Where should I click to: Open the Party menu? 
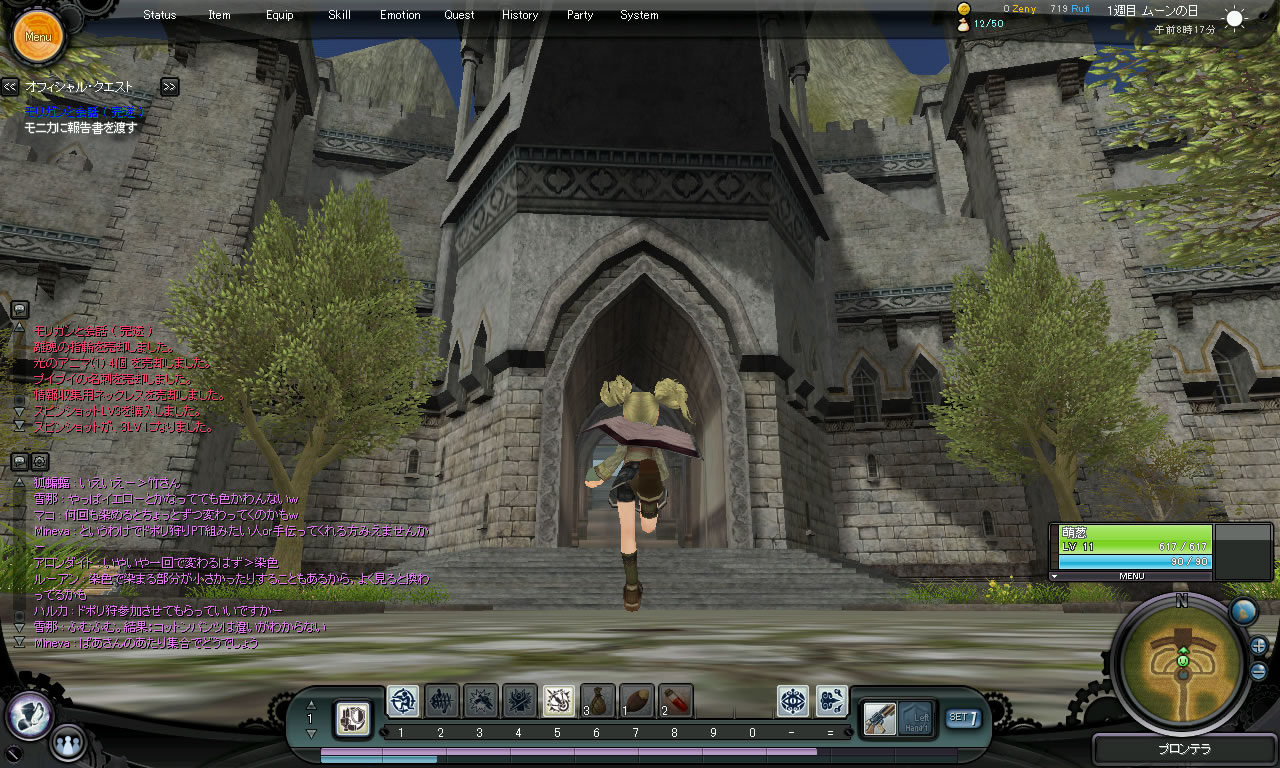point(580,15)
